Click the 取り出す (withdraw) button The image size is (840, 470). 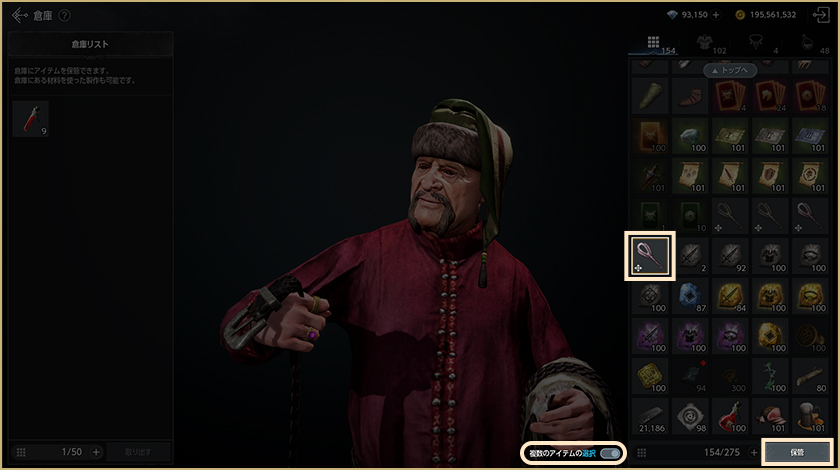pos(139,452)
